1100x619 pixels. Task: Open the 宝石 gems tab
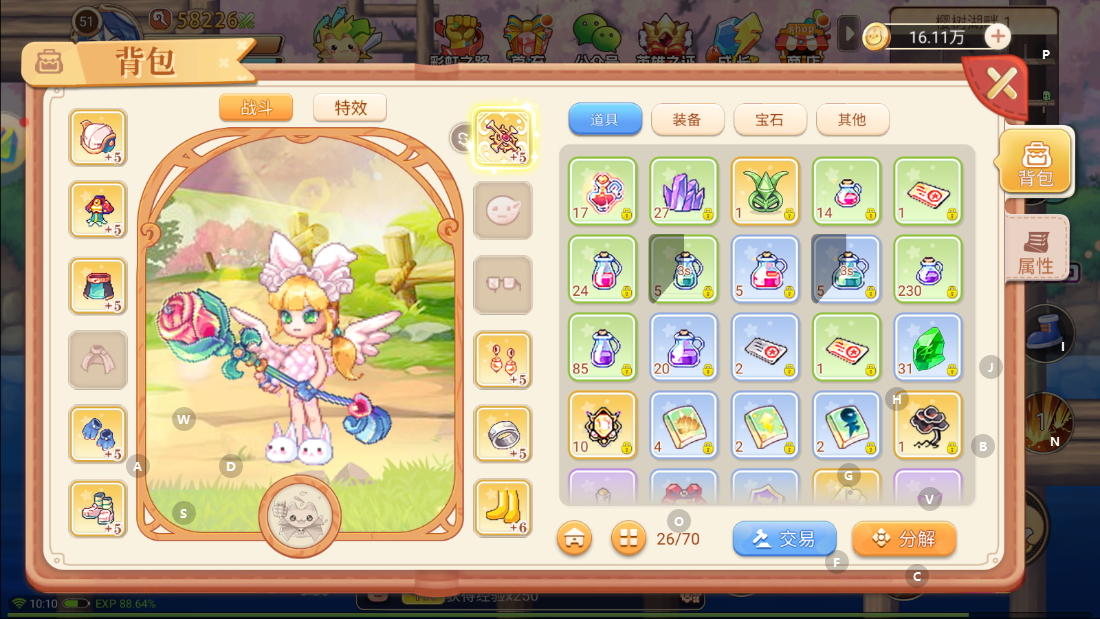tap(769, 120)
